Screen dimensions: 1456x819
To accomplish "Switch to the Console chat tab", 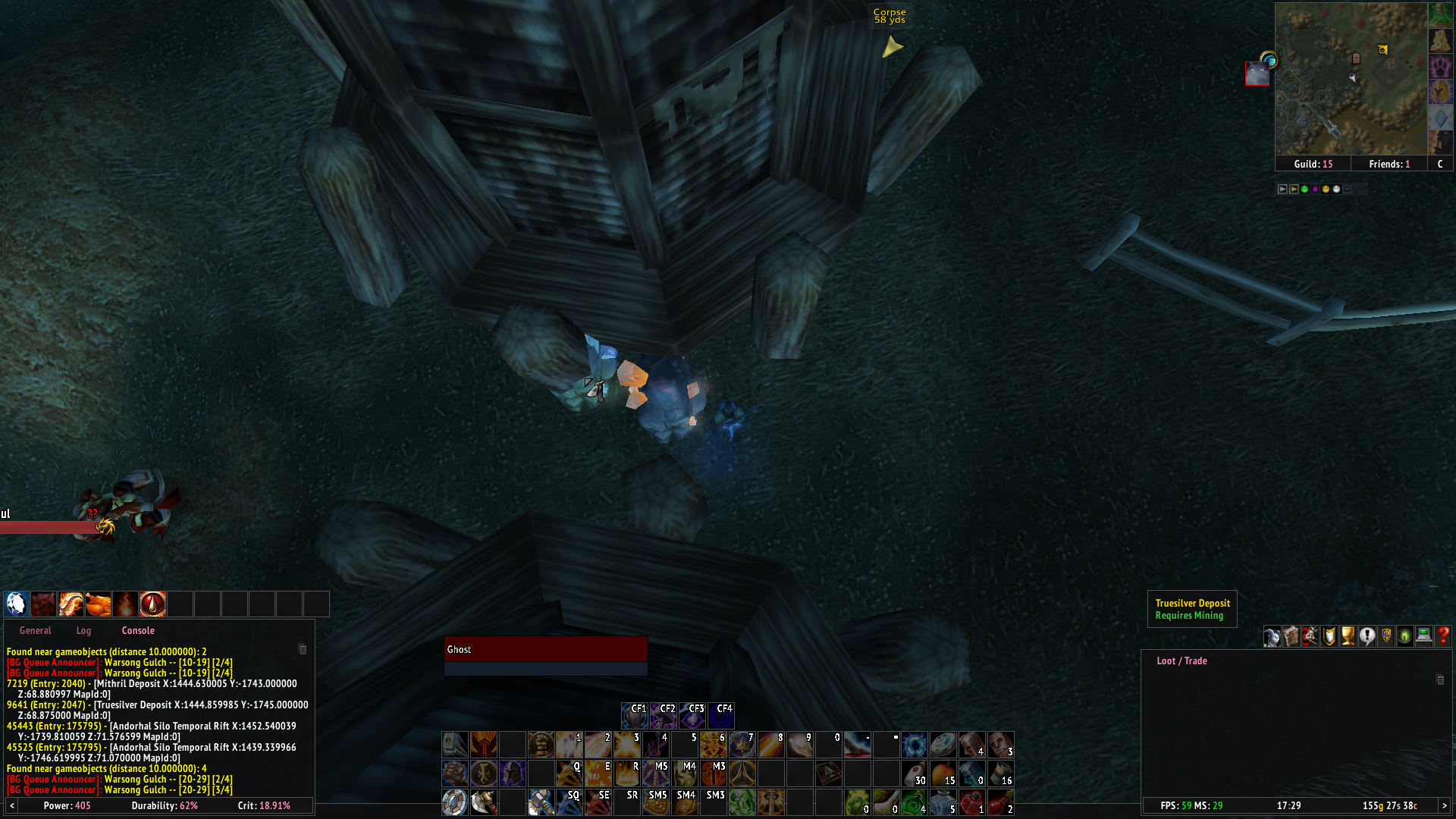I will [x=137, y=630].
